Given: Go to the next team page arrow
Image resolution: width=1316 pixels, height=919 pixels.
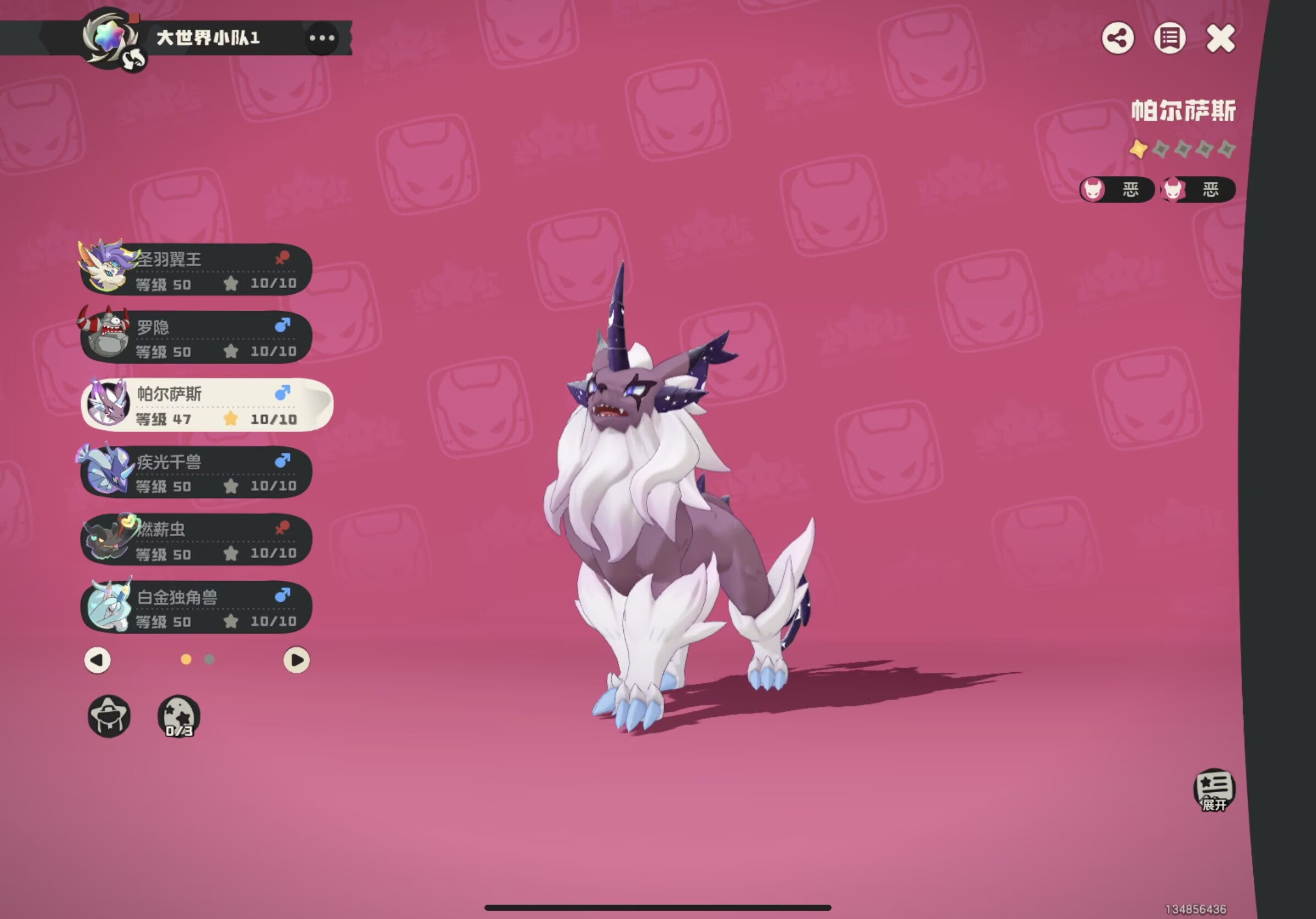Looking at the screenshot, I should coord(296,660).
